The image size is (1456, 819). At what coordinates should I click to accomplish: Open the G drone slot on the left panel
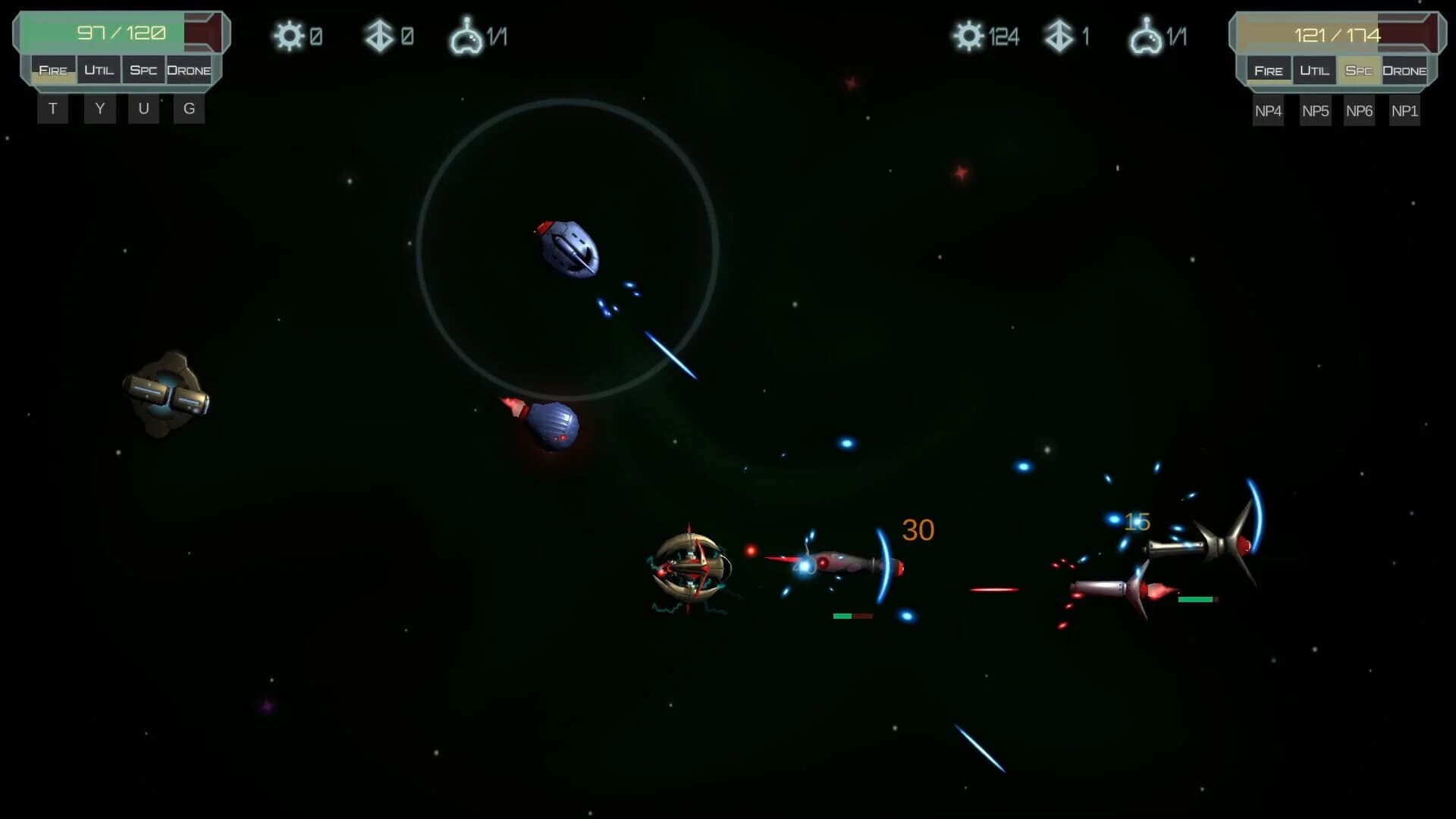pyautogui.click(x=188, y=108)
